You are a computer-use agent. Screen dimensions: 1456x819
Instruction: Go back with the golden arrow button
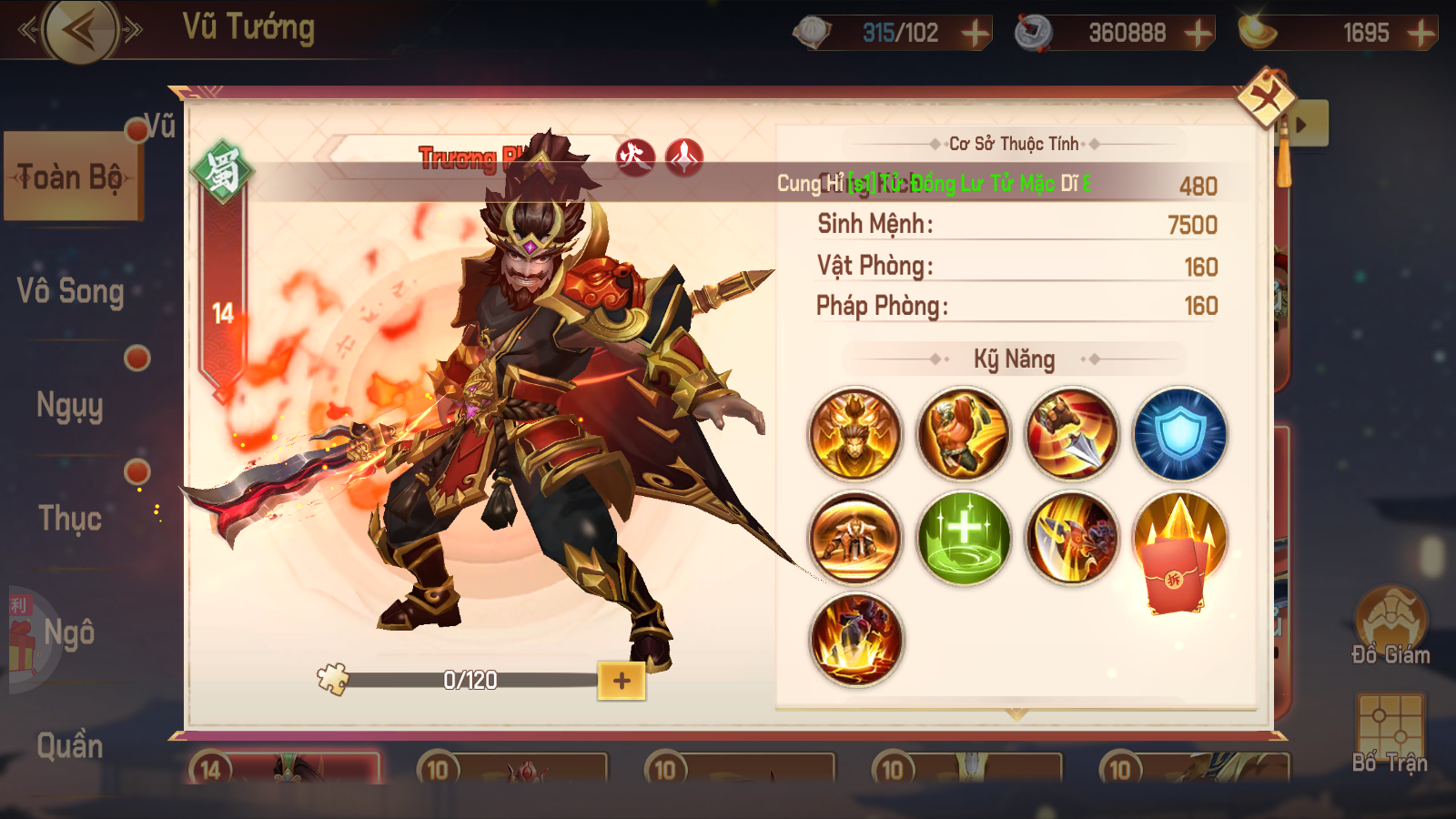pyautogui.click(x=81, y=31)
